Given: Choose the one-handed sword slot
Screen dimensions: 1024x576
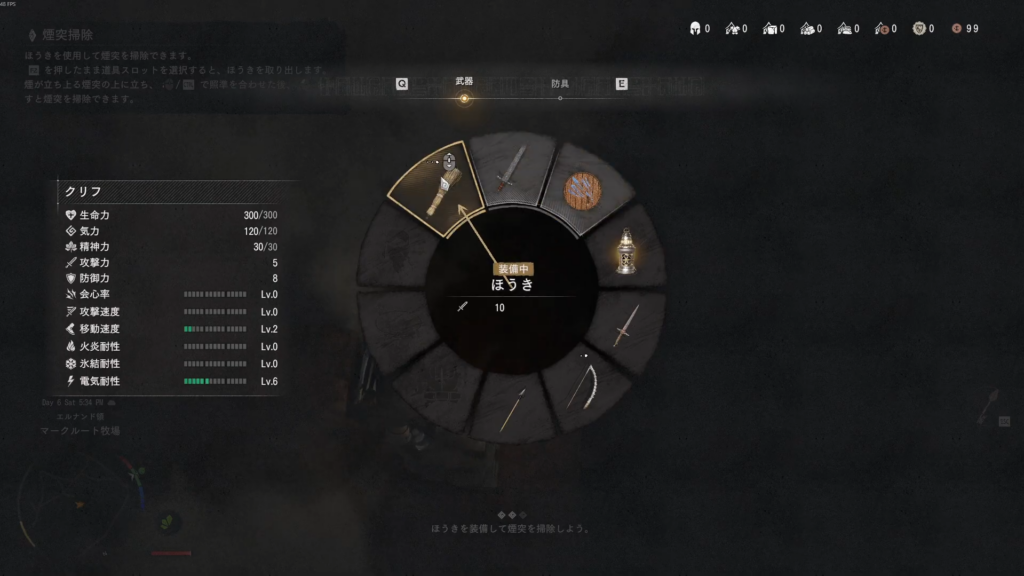Looking at the screenshot, I should [511, 170].
